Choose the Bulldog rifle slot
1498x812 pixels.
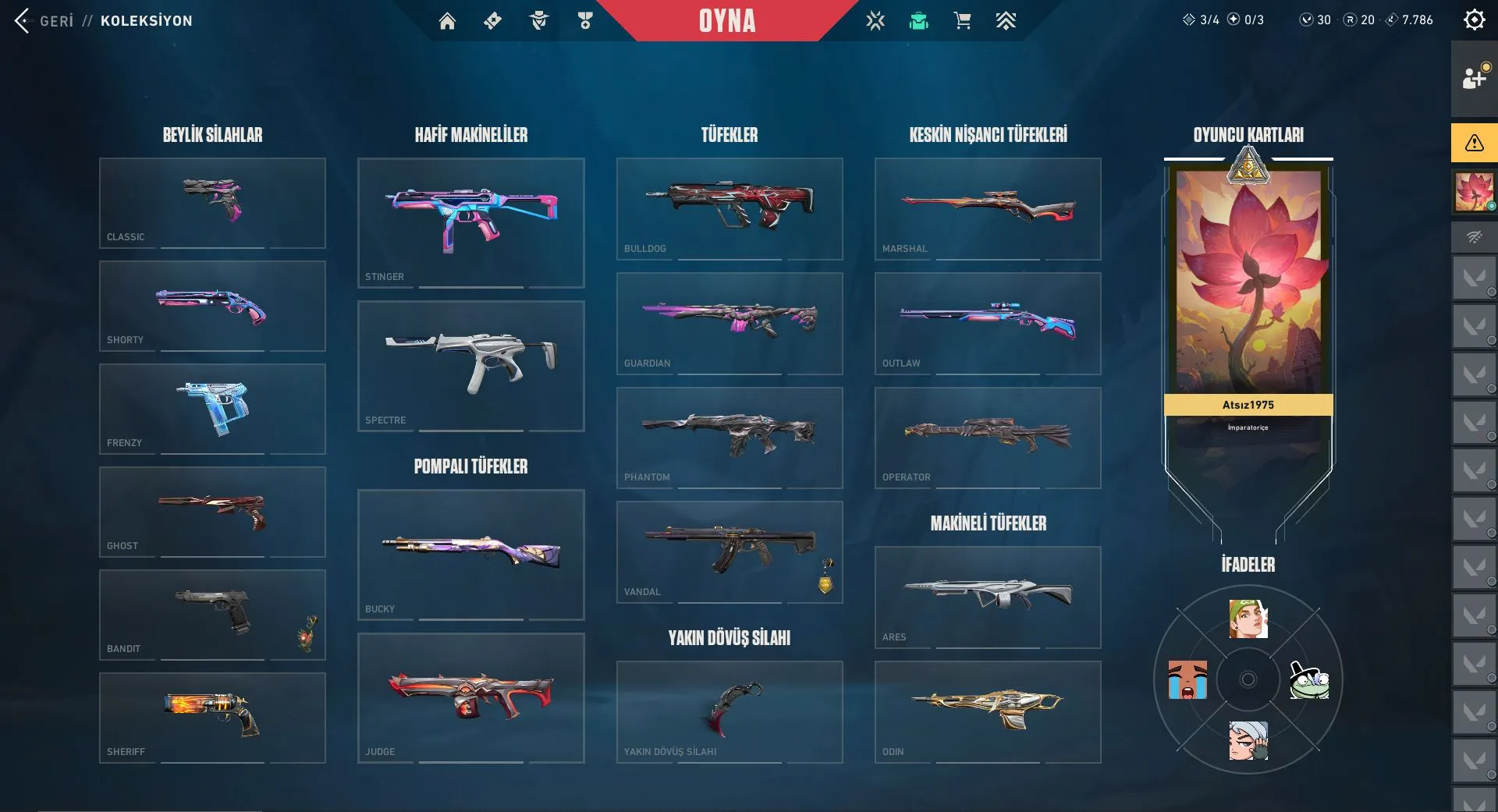tap(729, 208)
